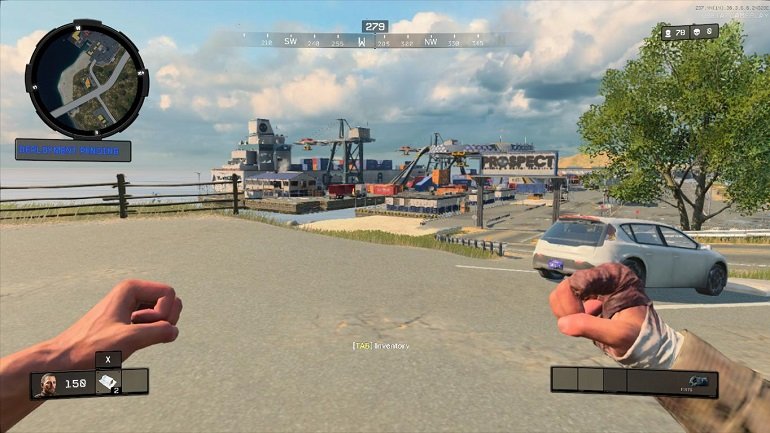This screenshot has width=770, height=433.
Task: Click the character portrait in the health panel
Action: (47, 384)
